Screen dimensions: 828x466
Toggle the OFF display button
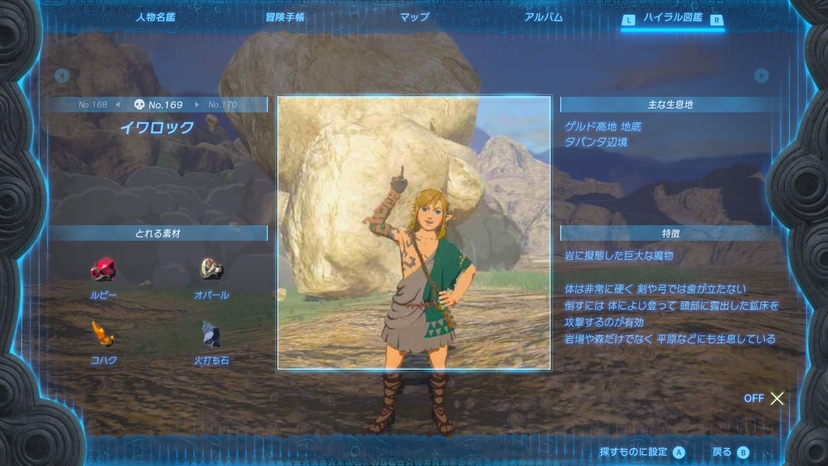(765, 398)
